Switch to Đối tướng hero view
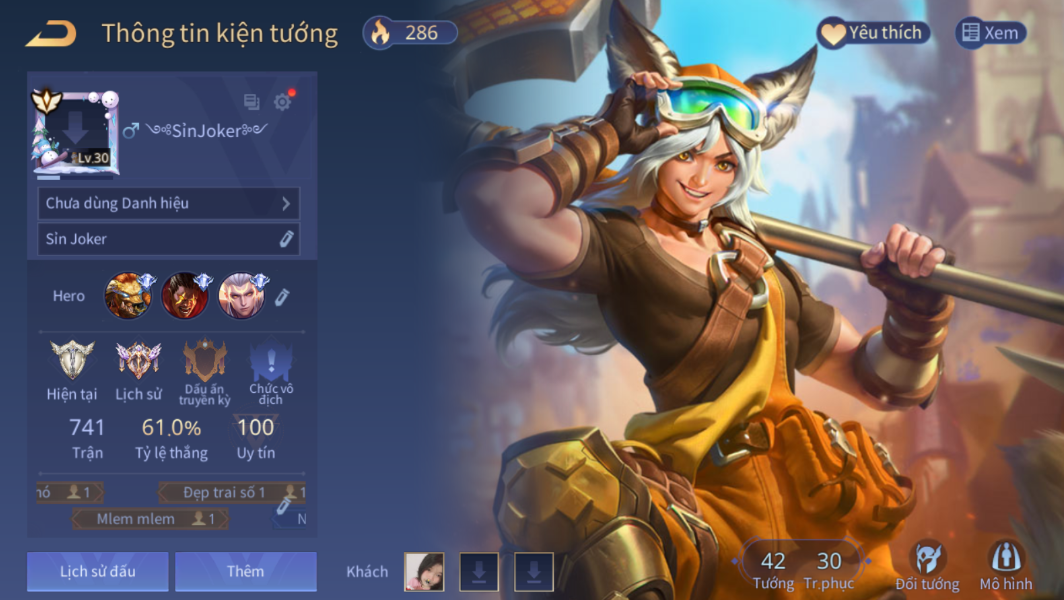Viewport: 1064px width, 600px height. 927,566
